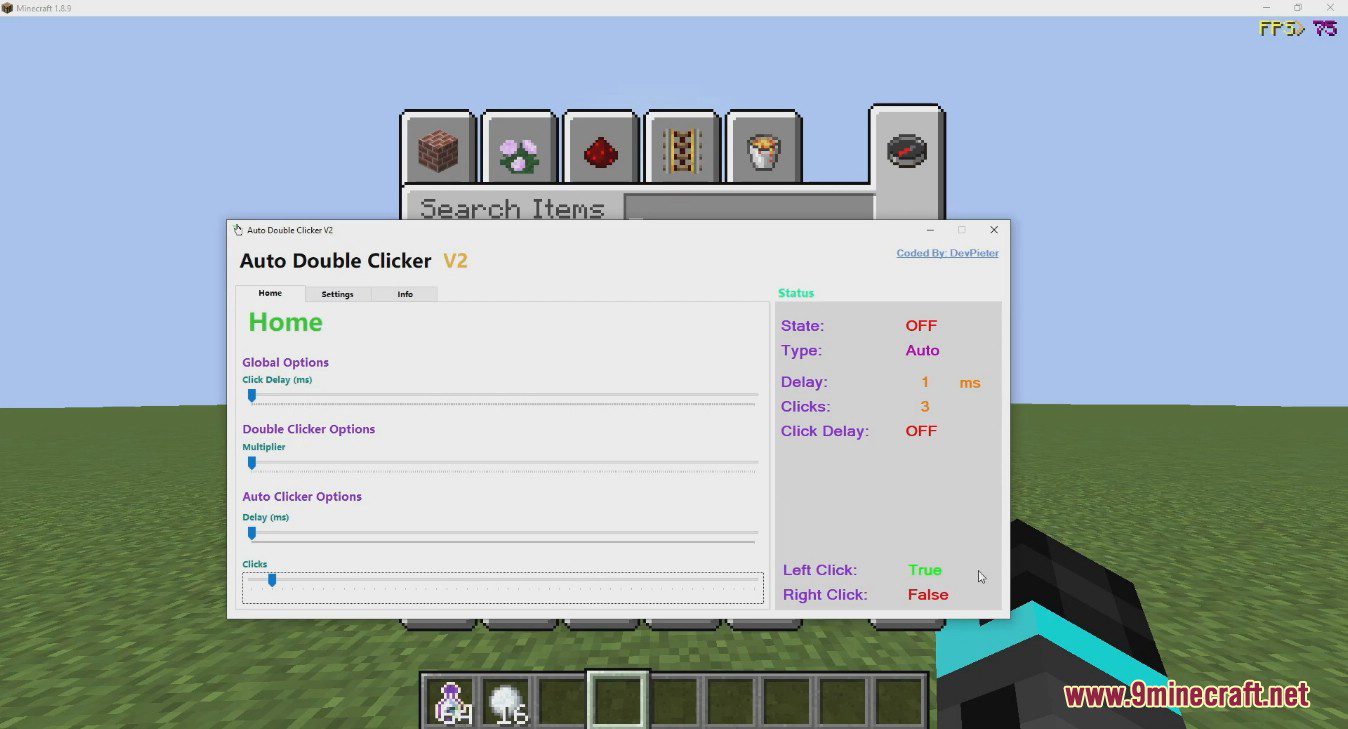Click the Auto Double Clicker title-bar icon
The image size is (1348, 729).
(x=237, y=229)
